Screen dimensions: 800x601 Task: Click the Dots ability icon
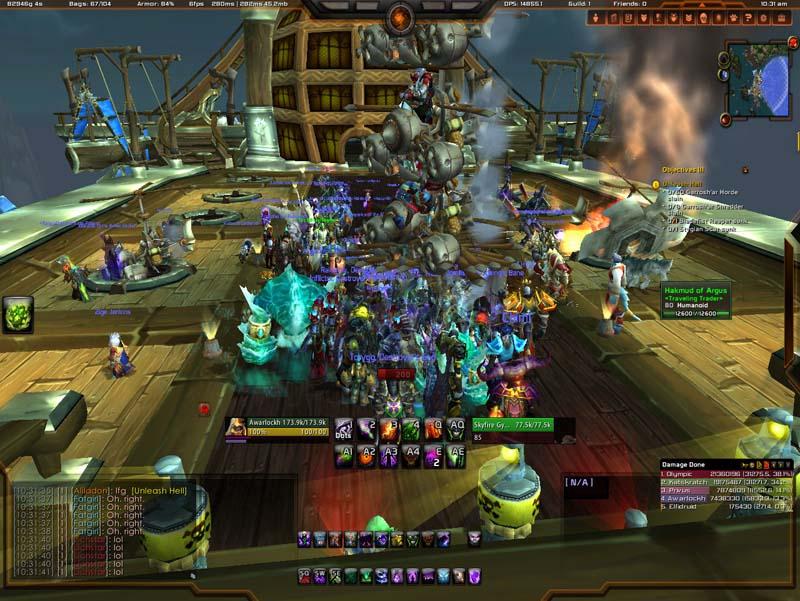click(x=344, y=430)
